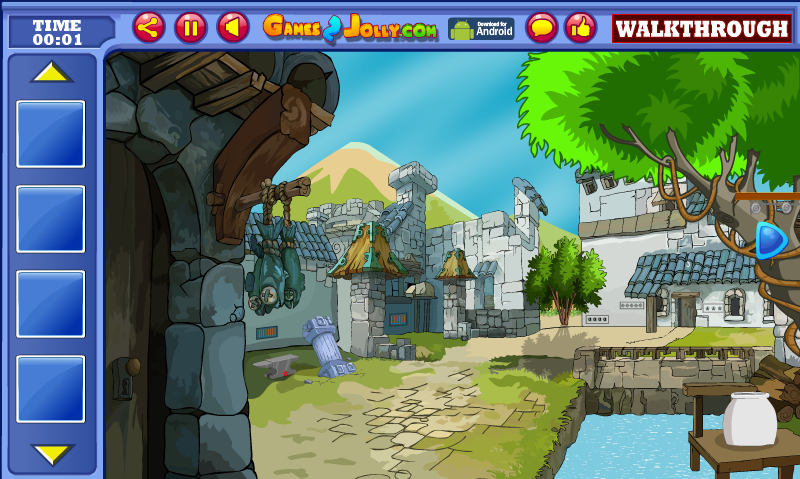Hit the thumbs-up like button
This screenshot has width=800, height=479.
580,28
